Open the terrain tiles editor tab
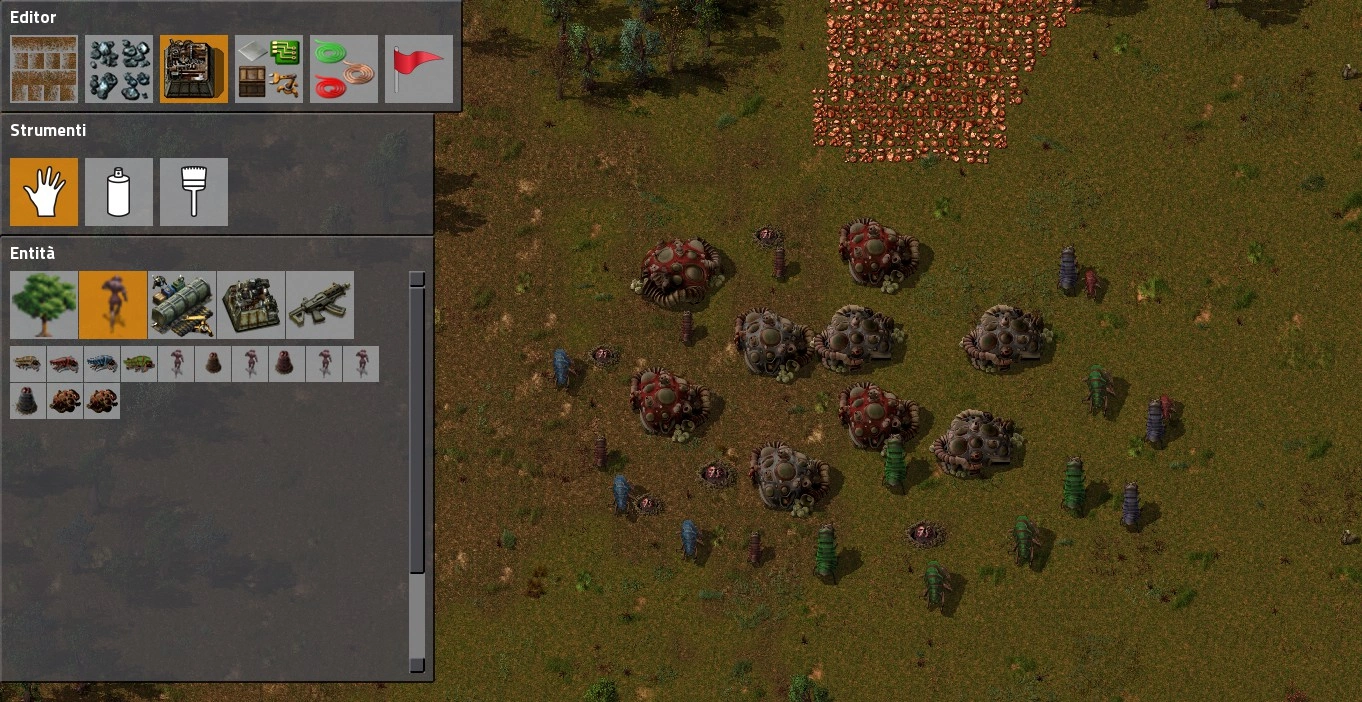Viewport: 1362px width, 702px height. tap(44, 69)
